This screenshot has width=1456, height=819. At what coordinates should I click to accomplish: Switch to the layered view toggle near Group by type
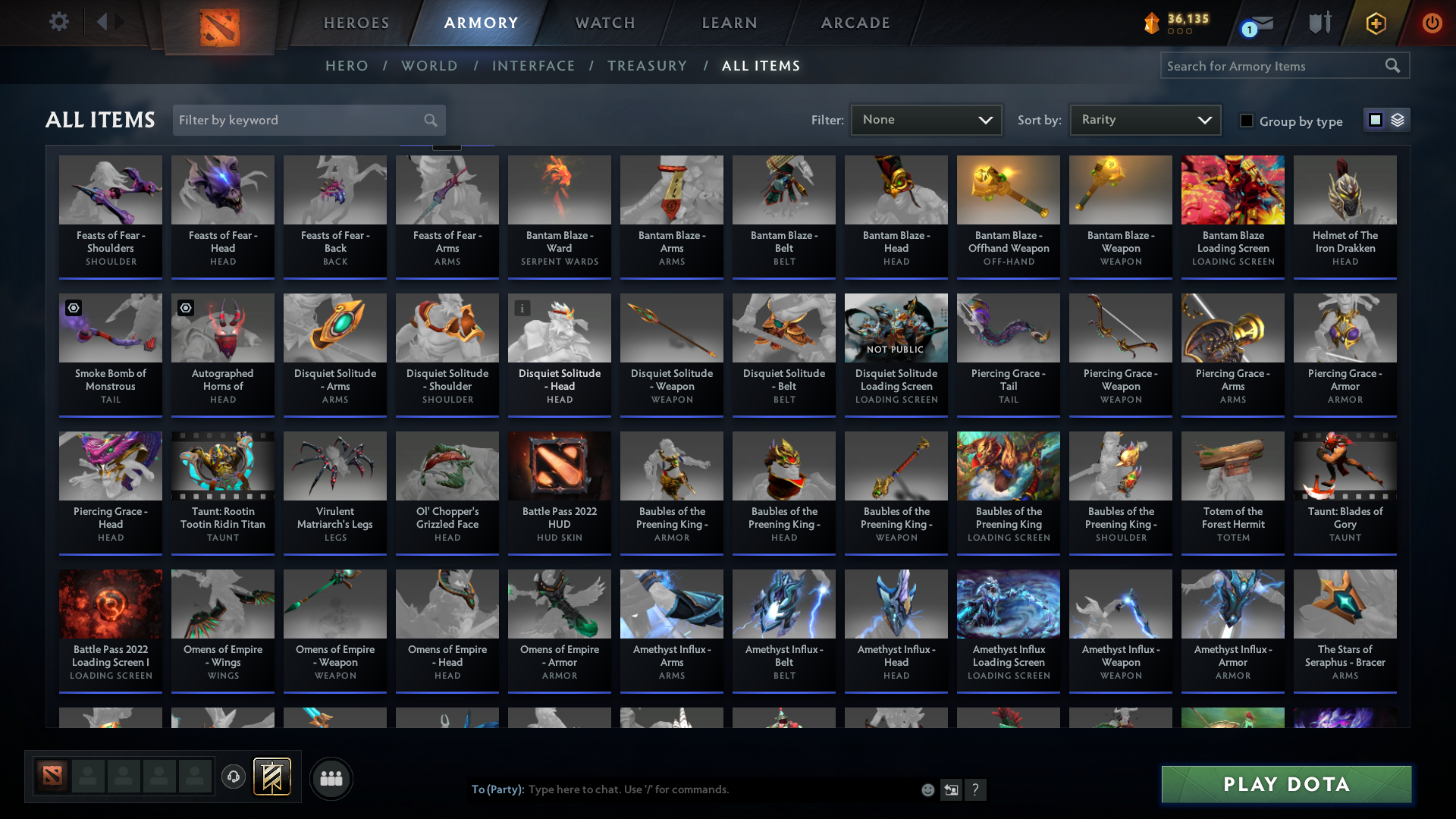pos(1396,120)
